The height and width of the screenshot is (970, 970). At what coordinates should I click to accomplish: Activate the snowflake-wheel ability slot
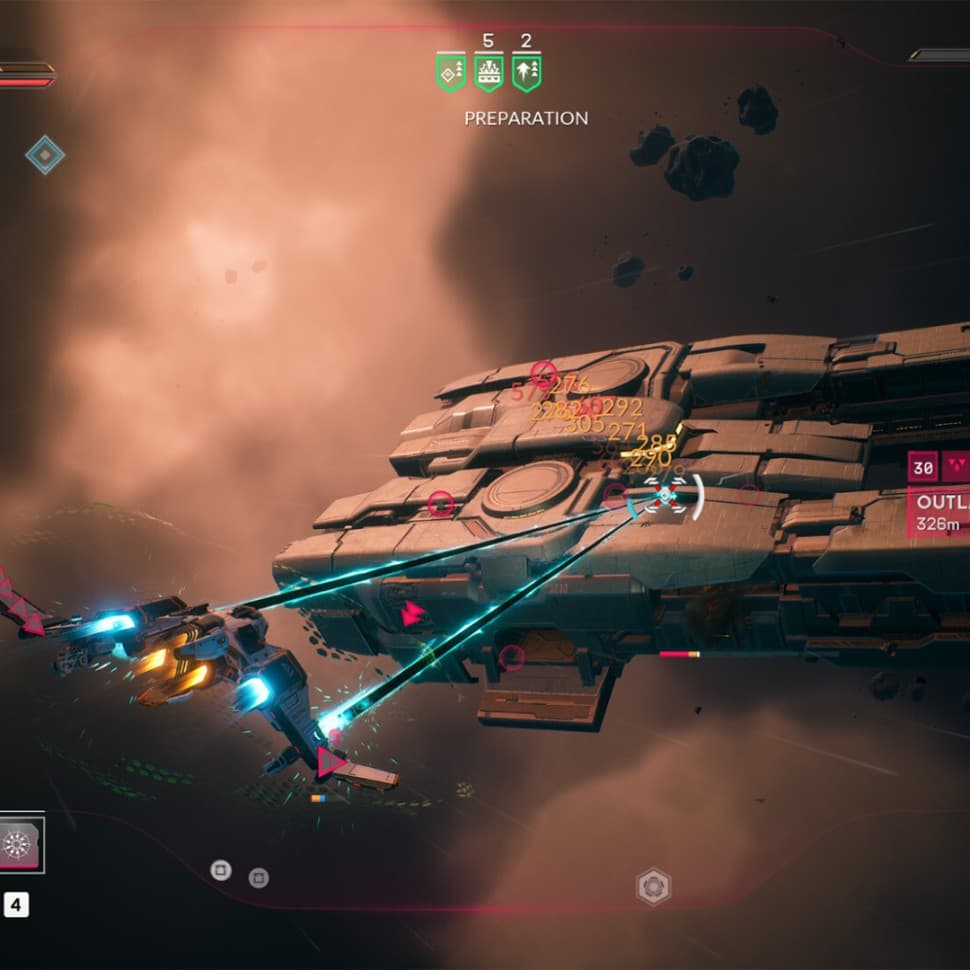(18, 845)
